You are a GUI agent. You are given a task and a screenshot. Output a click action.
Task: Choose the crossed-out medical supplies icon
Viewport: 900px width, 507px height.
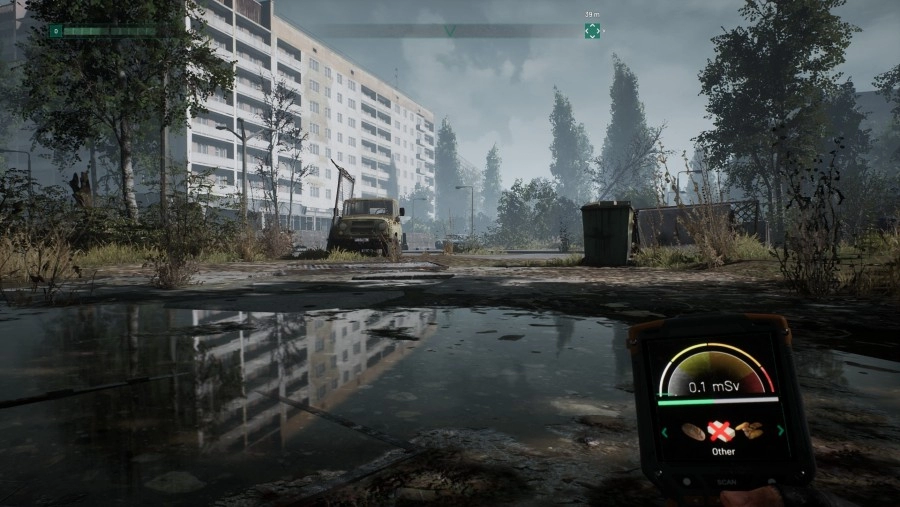720,431
